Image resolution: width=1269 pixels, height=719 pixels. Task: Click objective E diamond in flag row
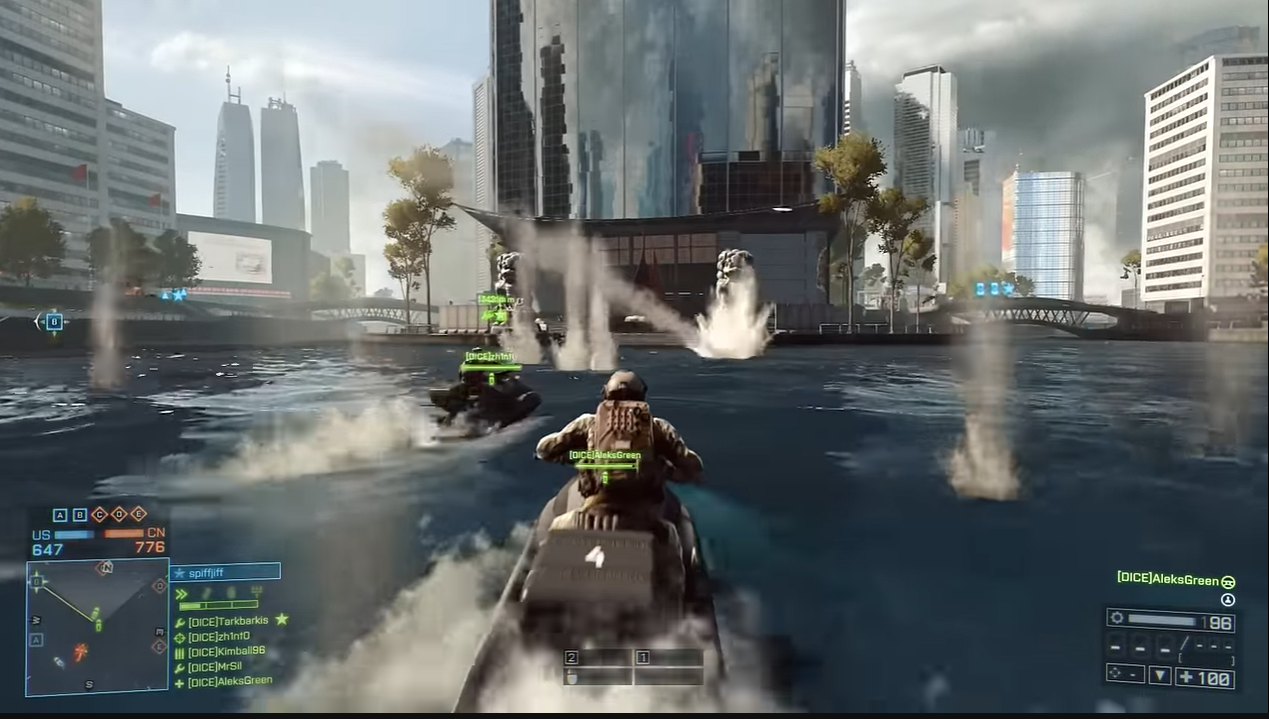(138, 515)
